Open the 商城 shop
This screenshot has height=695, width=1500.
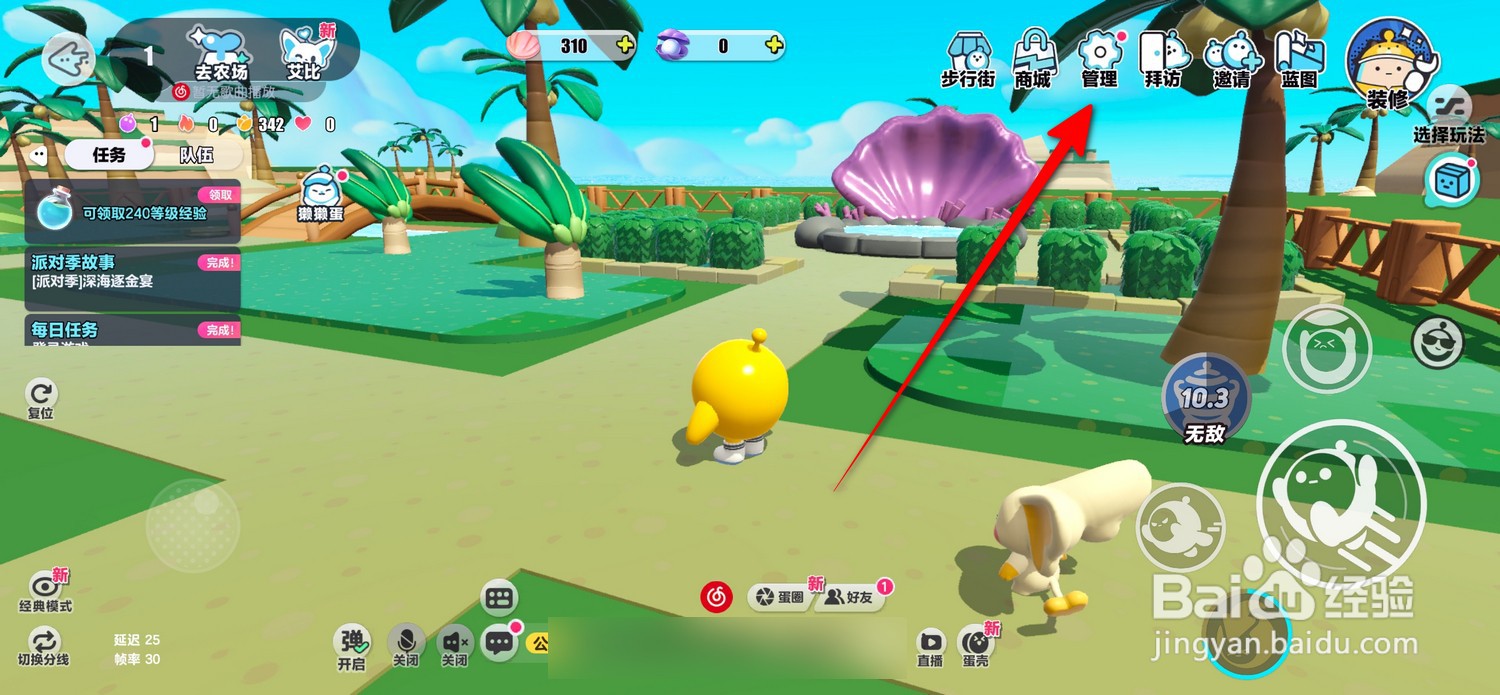click(x=1034, y=60)
